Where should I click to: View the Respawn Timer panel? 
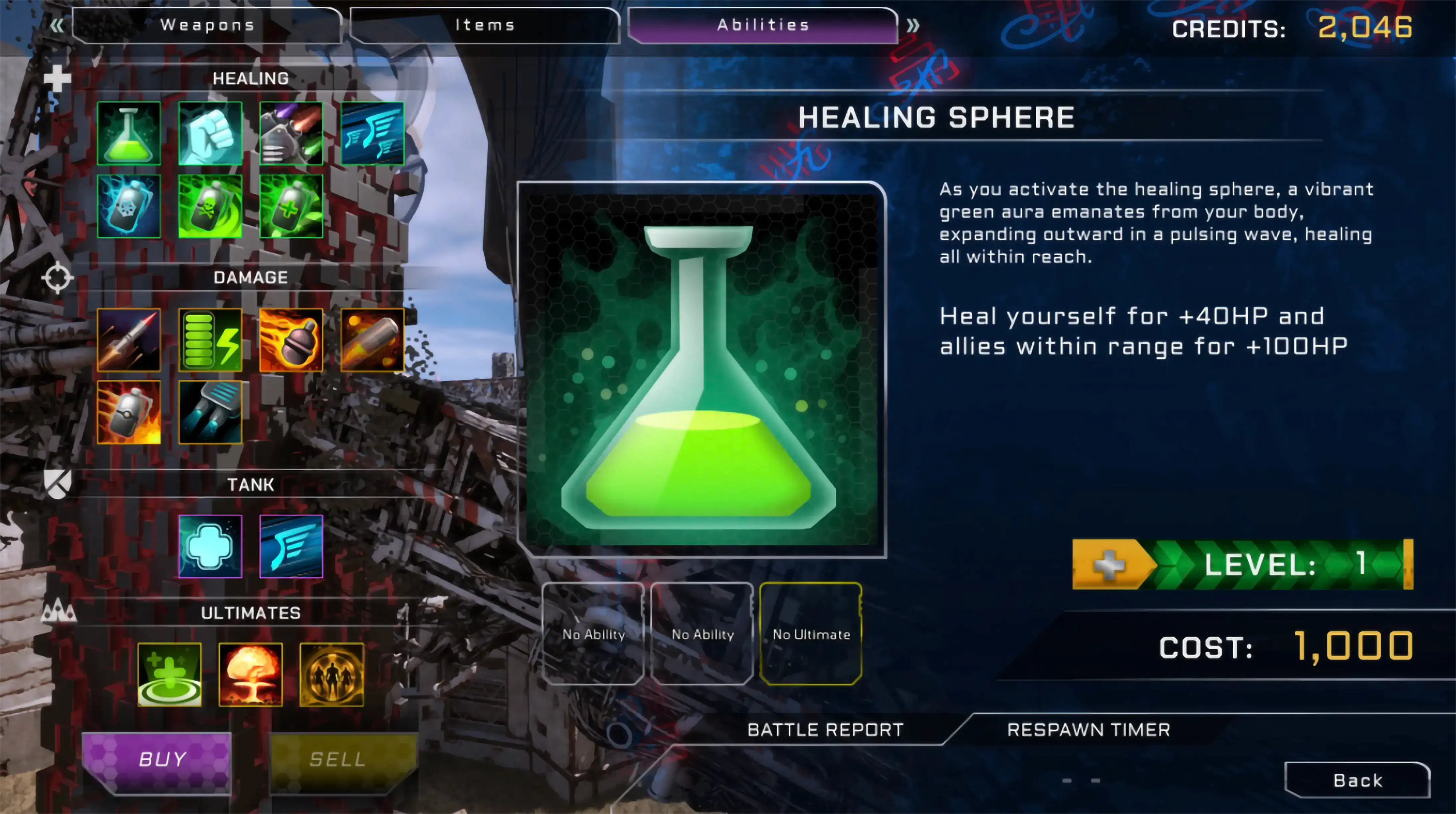pos(1088,730)
